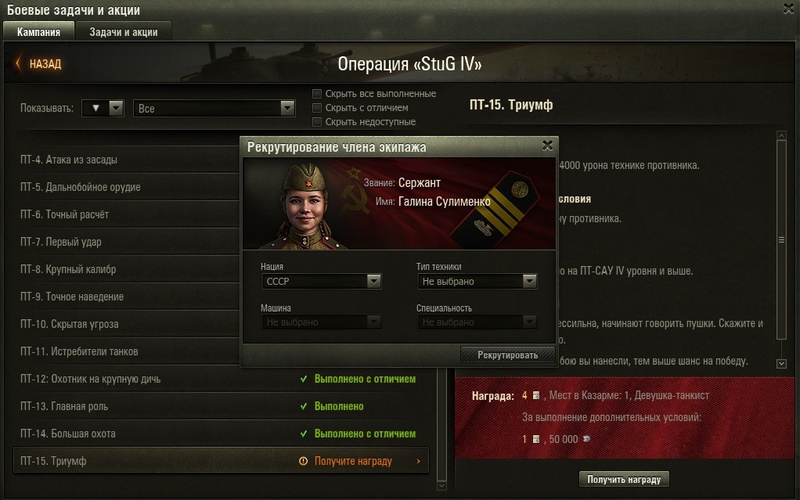The height and width of the screenshot is (500, 800).
Task: Click the Получить награду button
Action: pyautogui.click(x=624, y=479)
